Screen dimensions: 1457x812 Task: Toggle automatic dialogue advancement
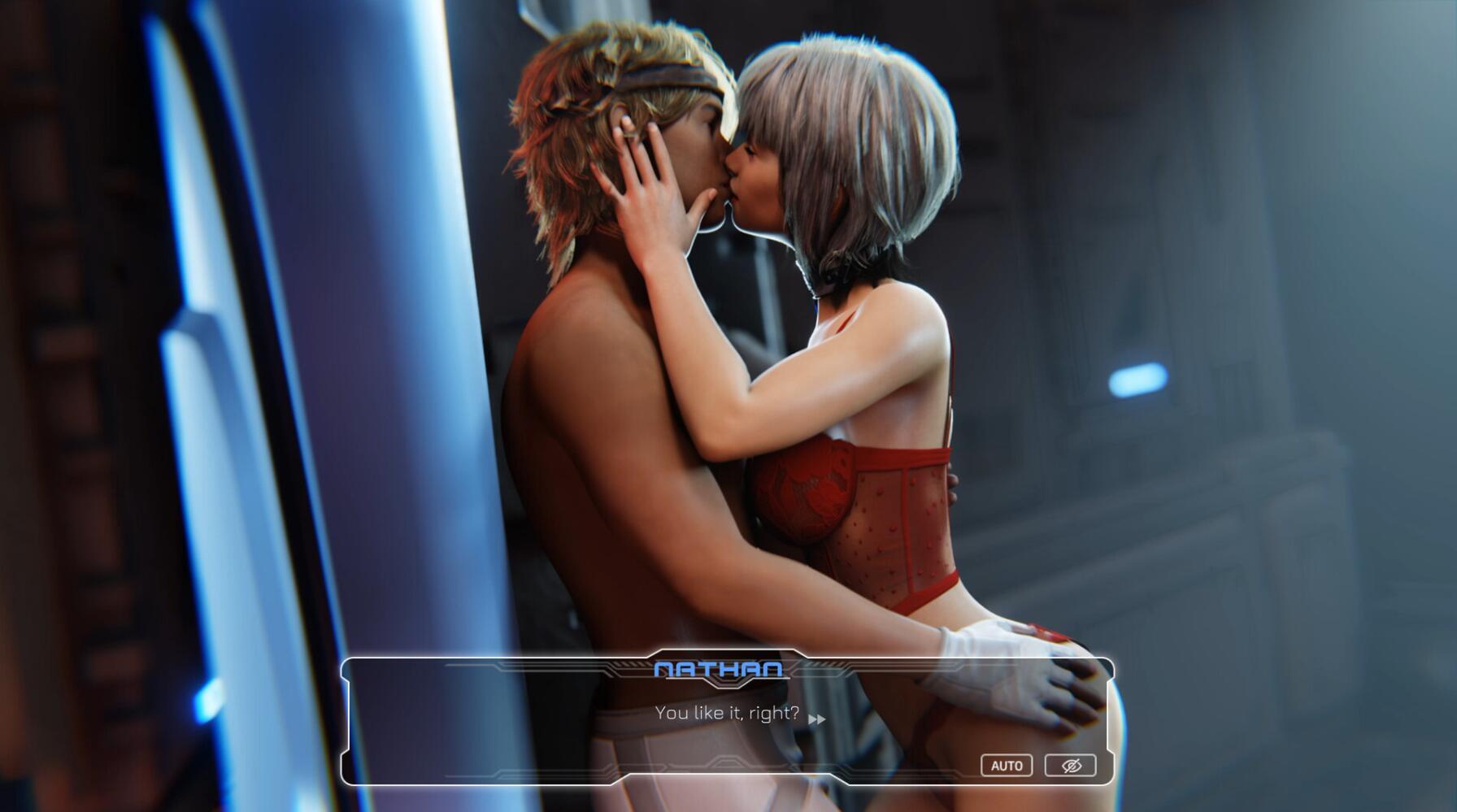tap(1008, 765)
